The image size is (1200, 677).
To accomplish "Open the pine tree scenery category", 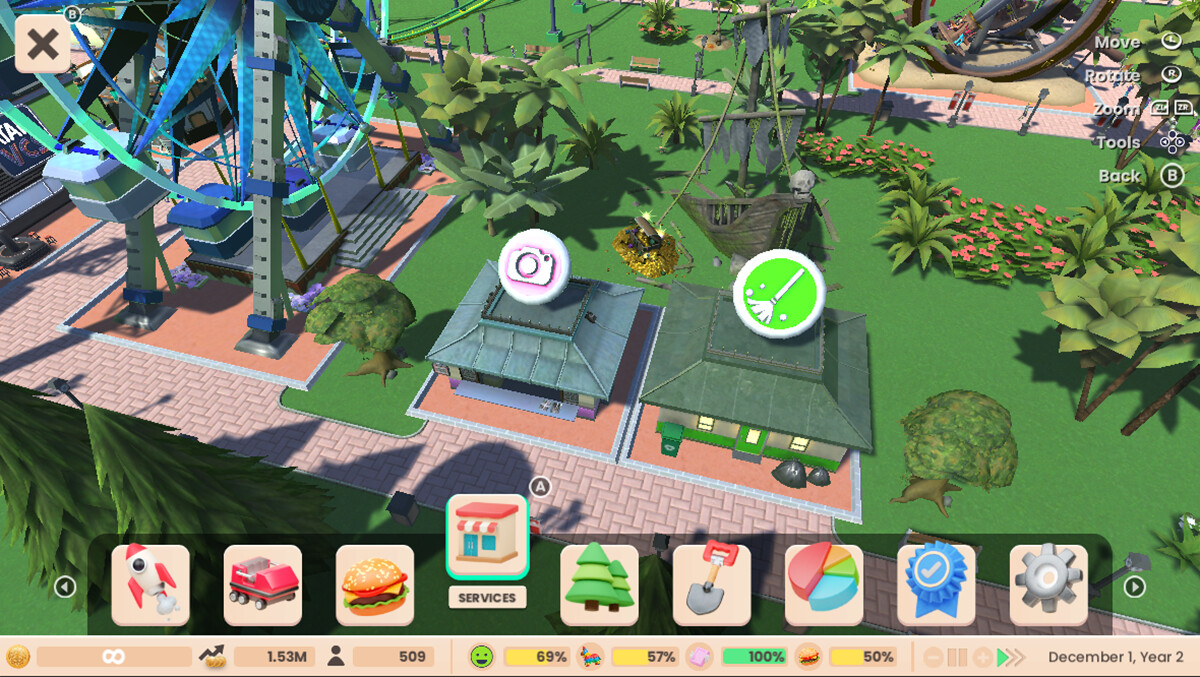I will [599, 585].
